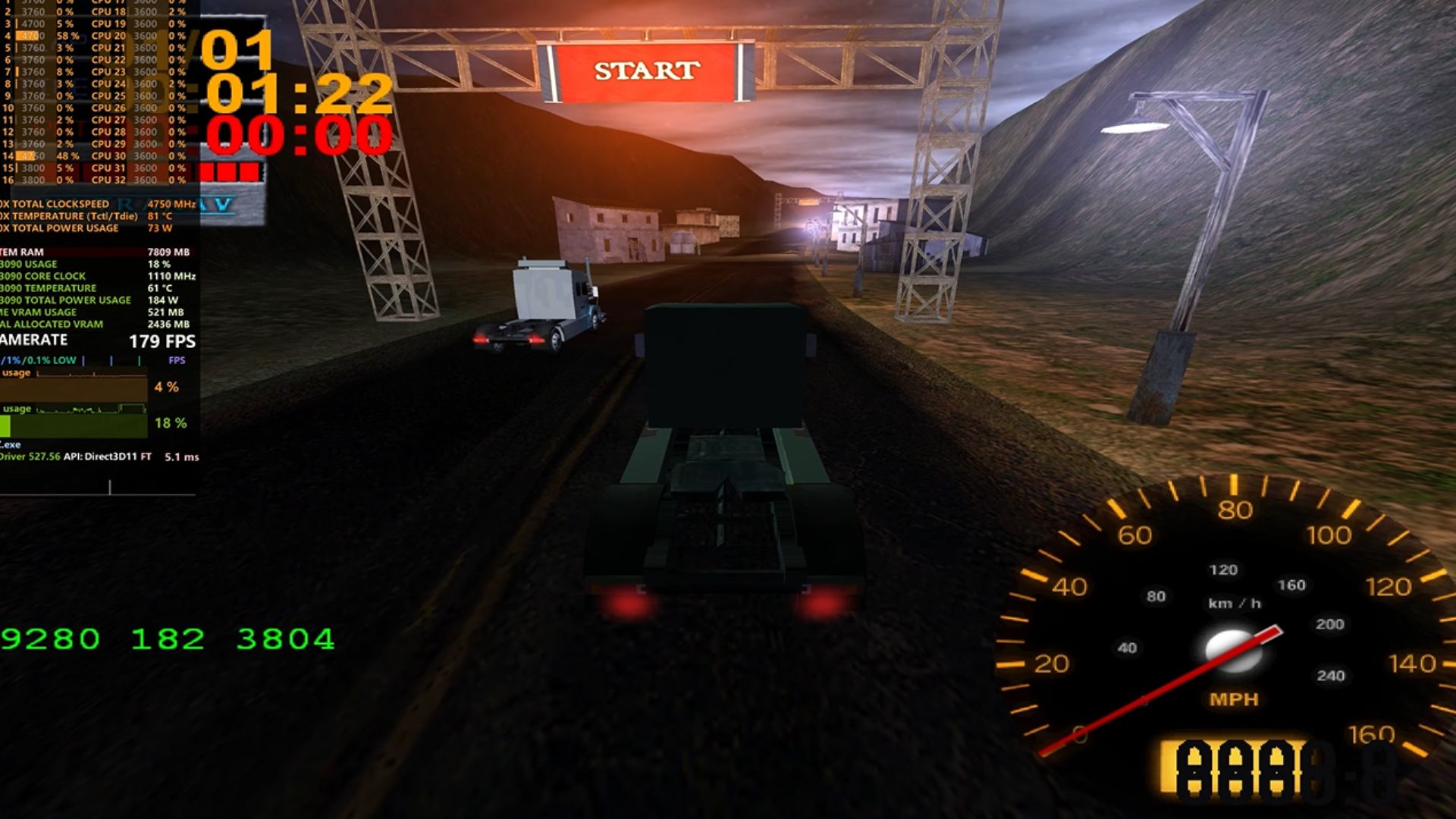Click the START banner above the track
The height and width of the screenshot is (819, 1456).
pos(646,71)
